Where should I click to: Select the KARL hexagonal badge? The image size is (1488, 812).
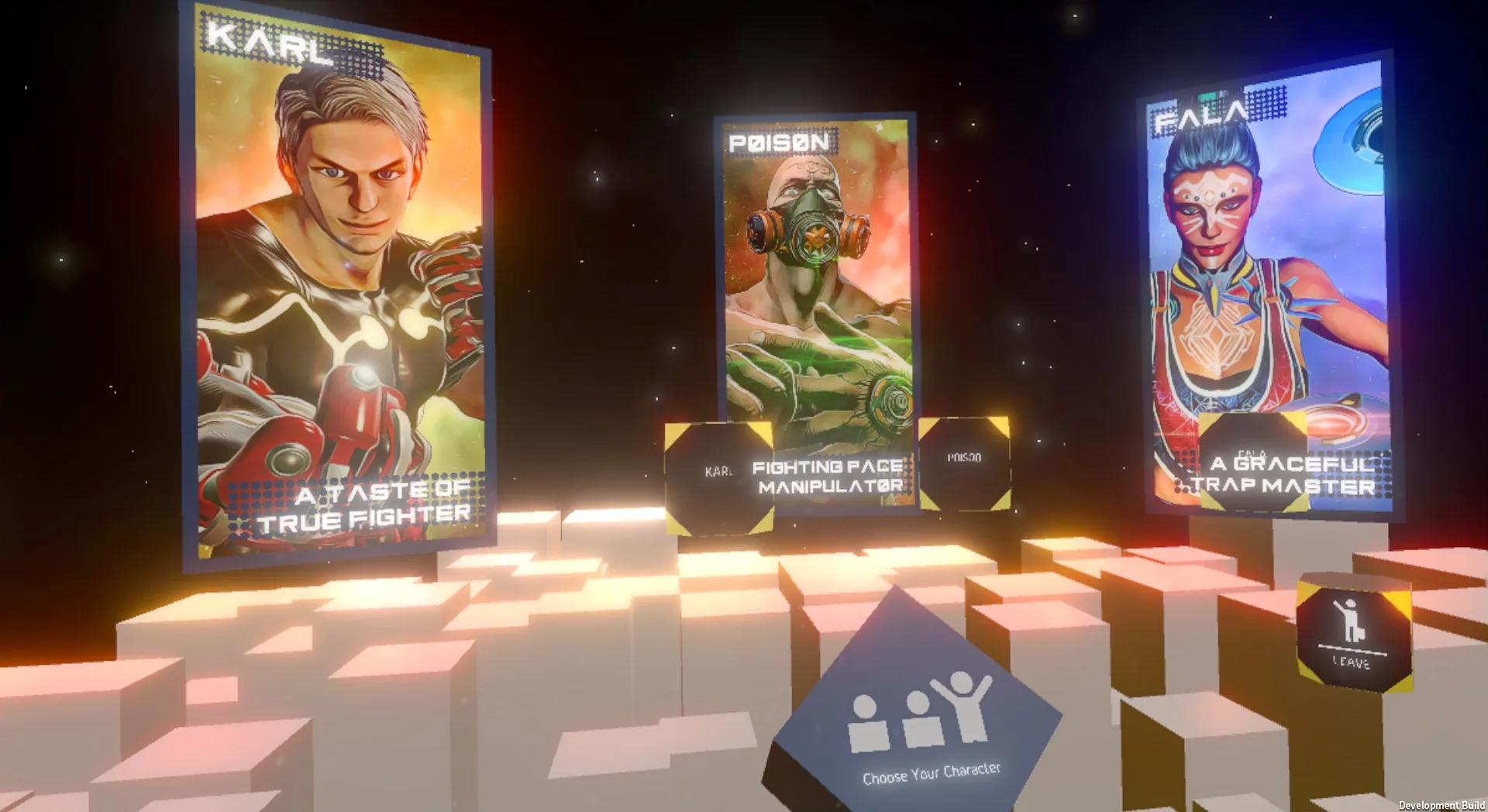(x=717, y=470)
